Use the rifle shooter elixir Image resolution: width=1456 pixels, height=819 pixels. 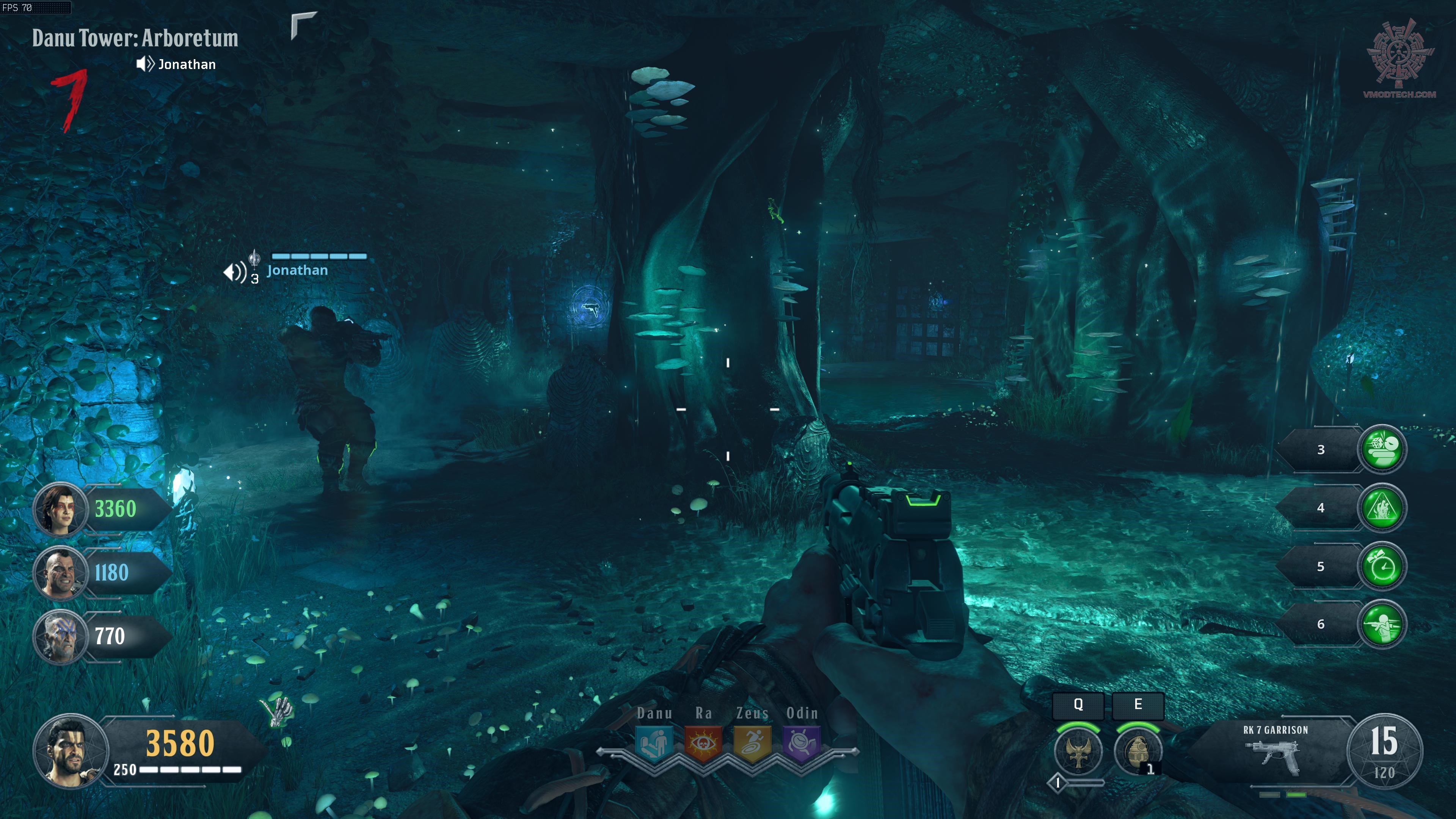[1381, 624]
